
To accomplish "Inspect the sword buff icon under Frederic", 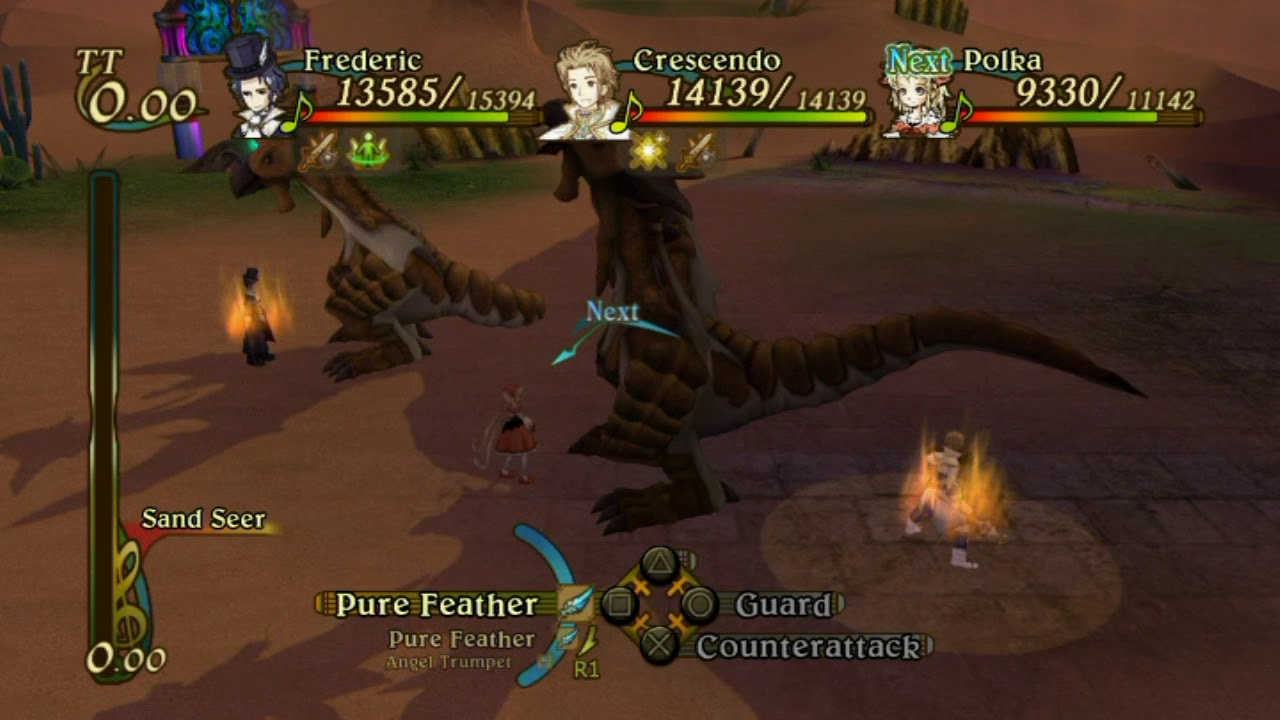I will [319, 153].
